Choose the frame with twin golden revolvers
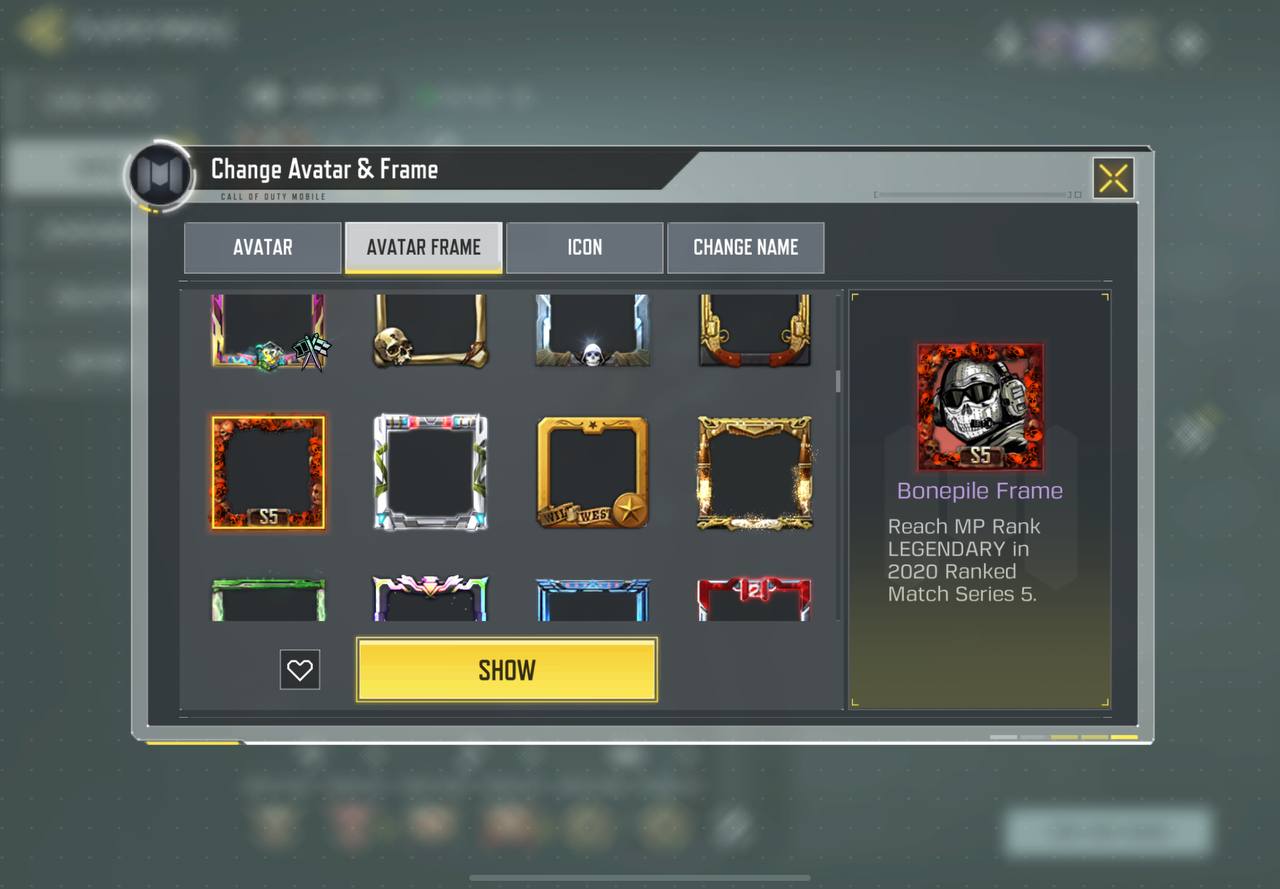This screenshot has height=889, width=1280. [754, 330]
